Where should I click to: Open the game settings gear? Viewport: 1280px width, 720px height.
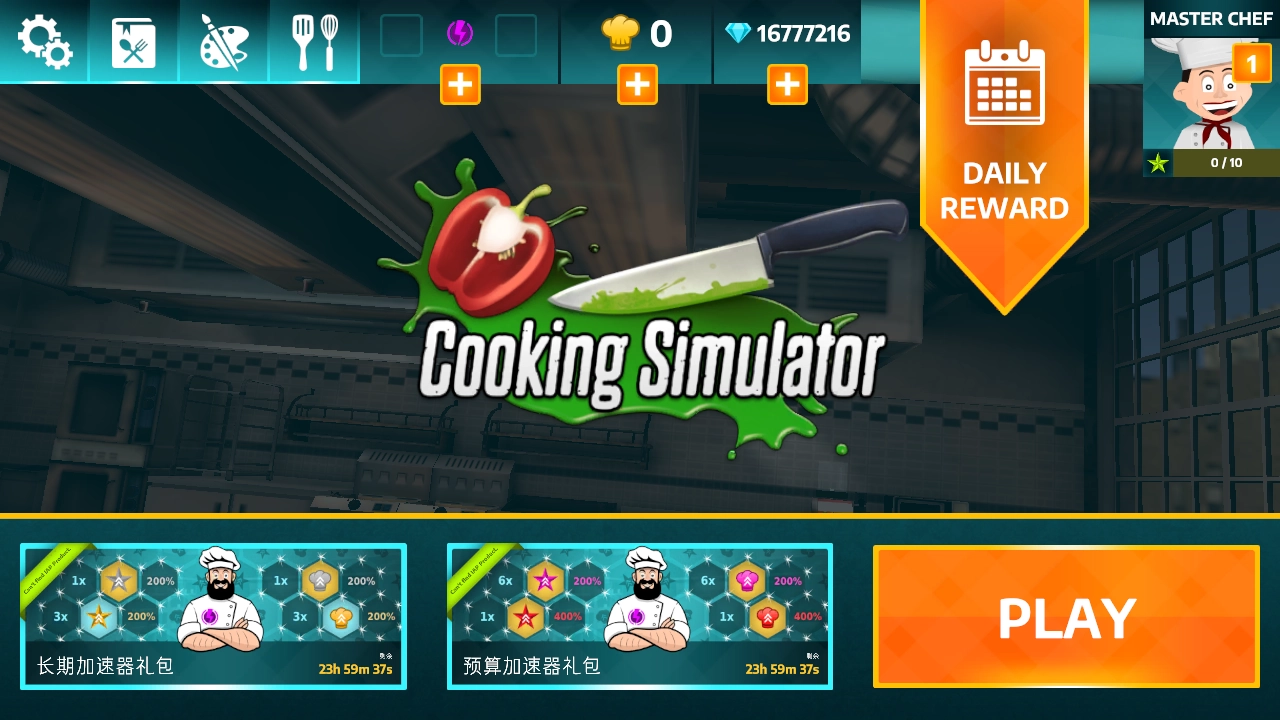45,40
